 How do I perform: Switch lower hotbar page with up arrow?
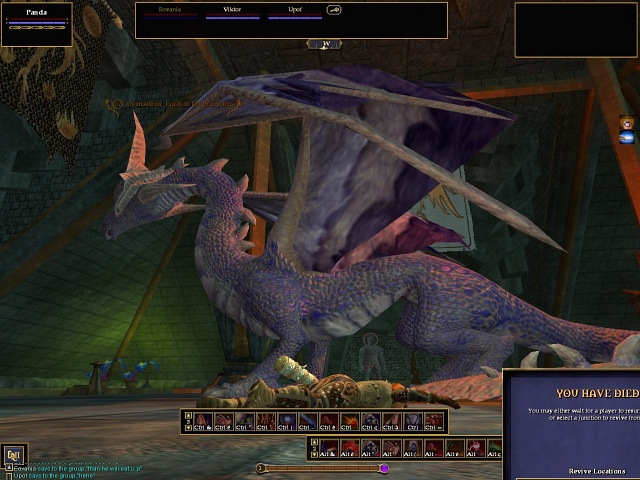(314, 441)
